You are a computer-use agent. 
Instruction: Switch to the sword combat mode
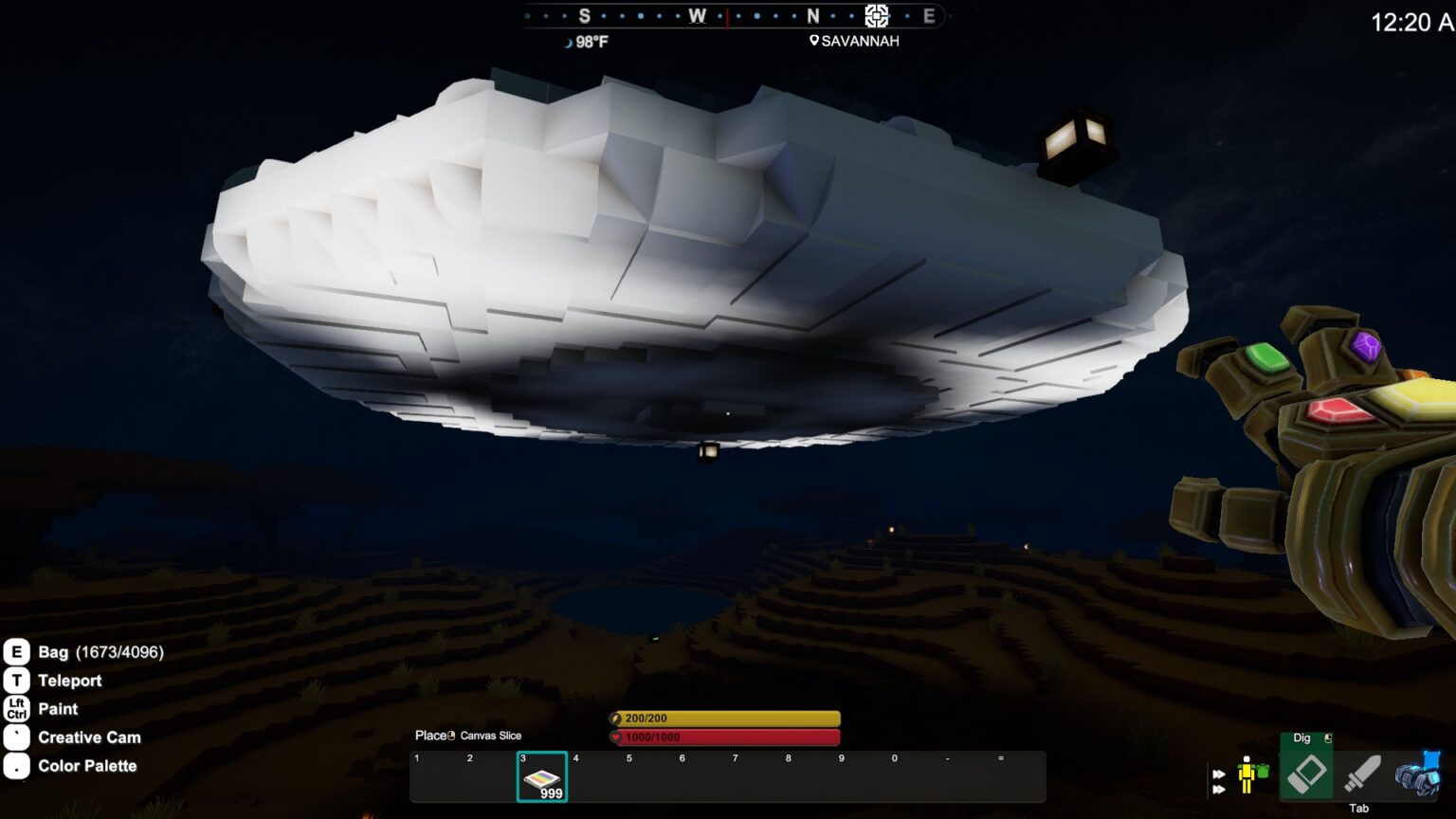coord(1361,773)
